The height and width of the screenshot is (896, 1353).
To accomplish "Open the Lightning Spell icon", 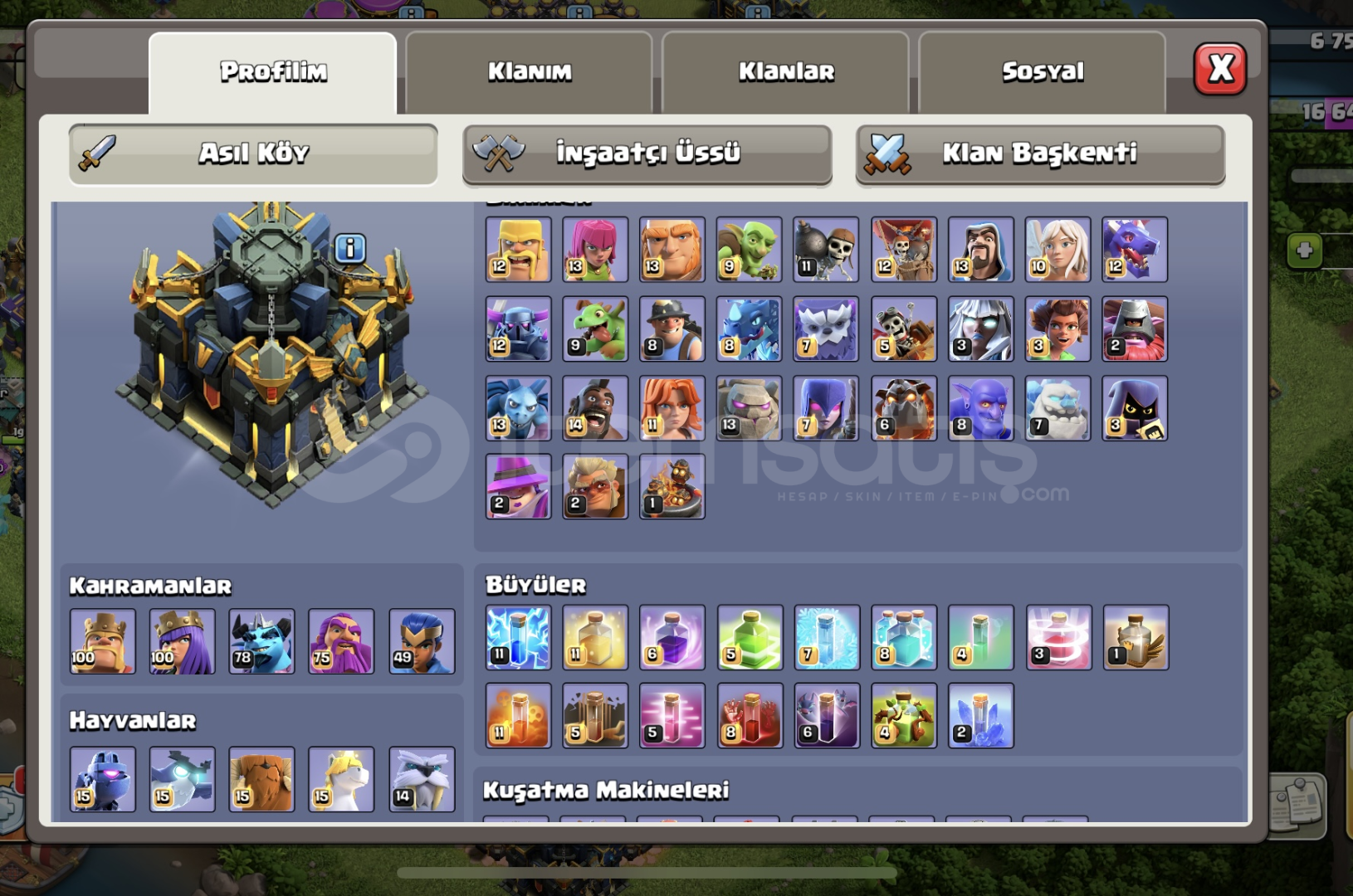I will tap(516, 639).
